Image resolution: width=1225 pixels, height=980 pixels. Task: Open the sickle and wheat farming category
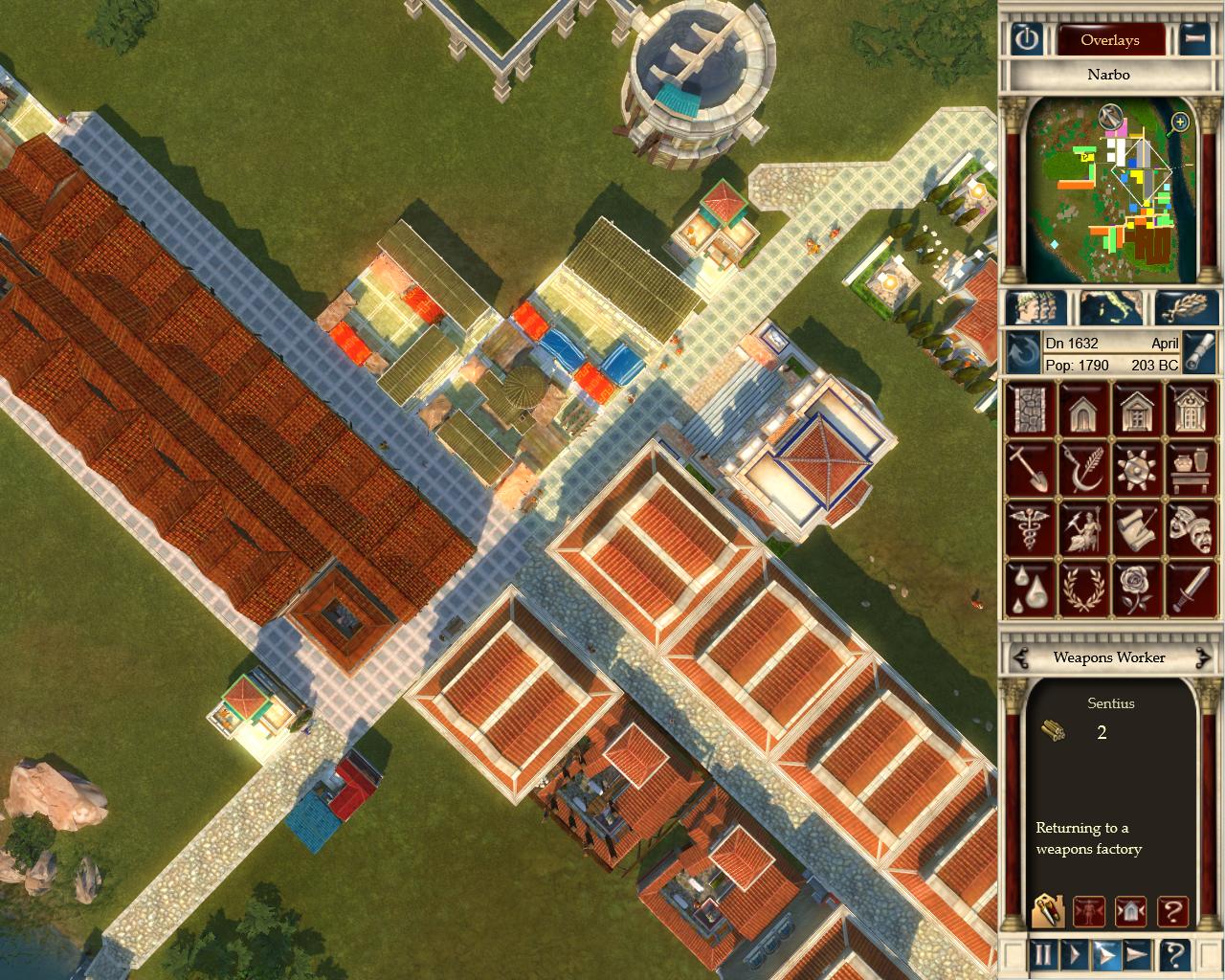(1083, 469)
